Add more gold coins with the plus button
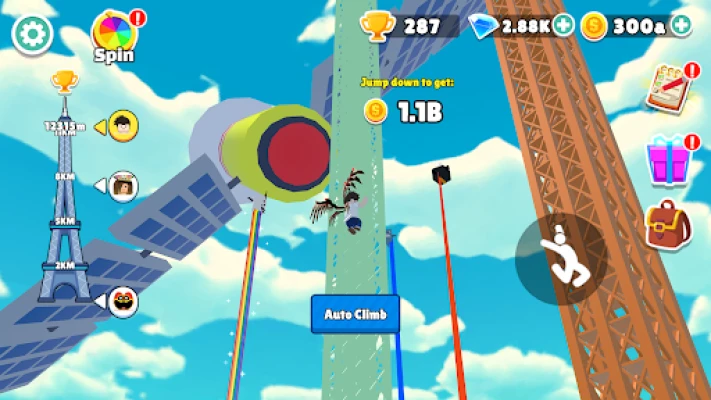This screenshot has height=400, width=711. point(681,25)
